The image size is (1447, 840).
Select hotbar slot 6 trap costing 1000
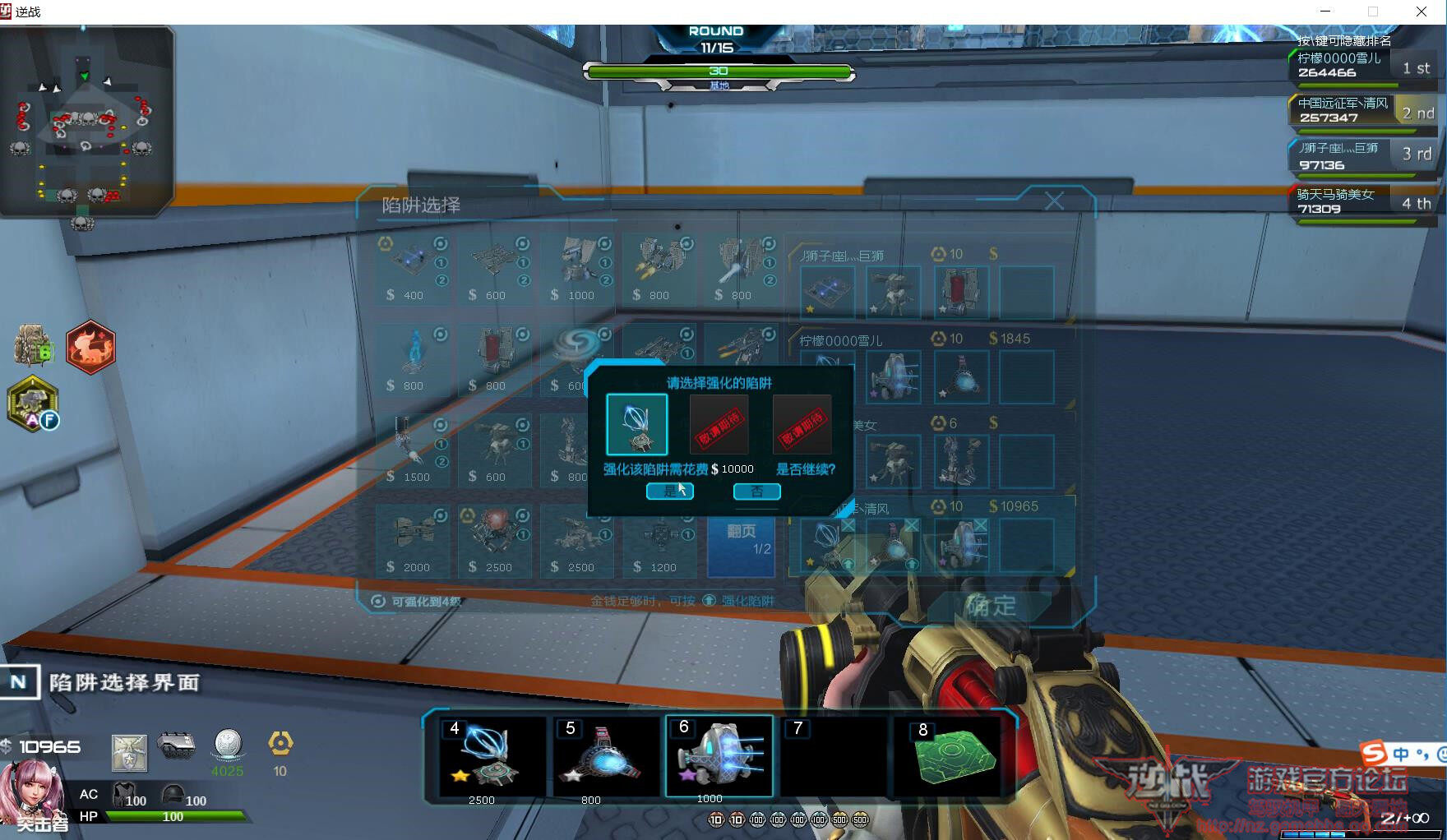(719, 758)
